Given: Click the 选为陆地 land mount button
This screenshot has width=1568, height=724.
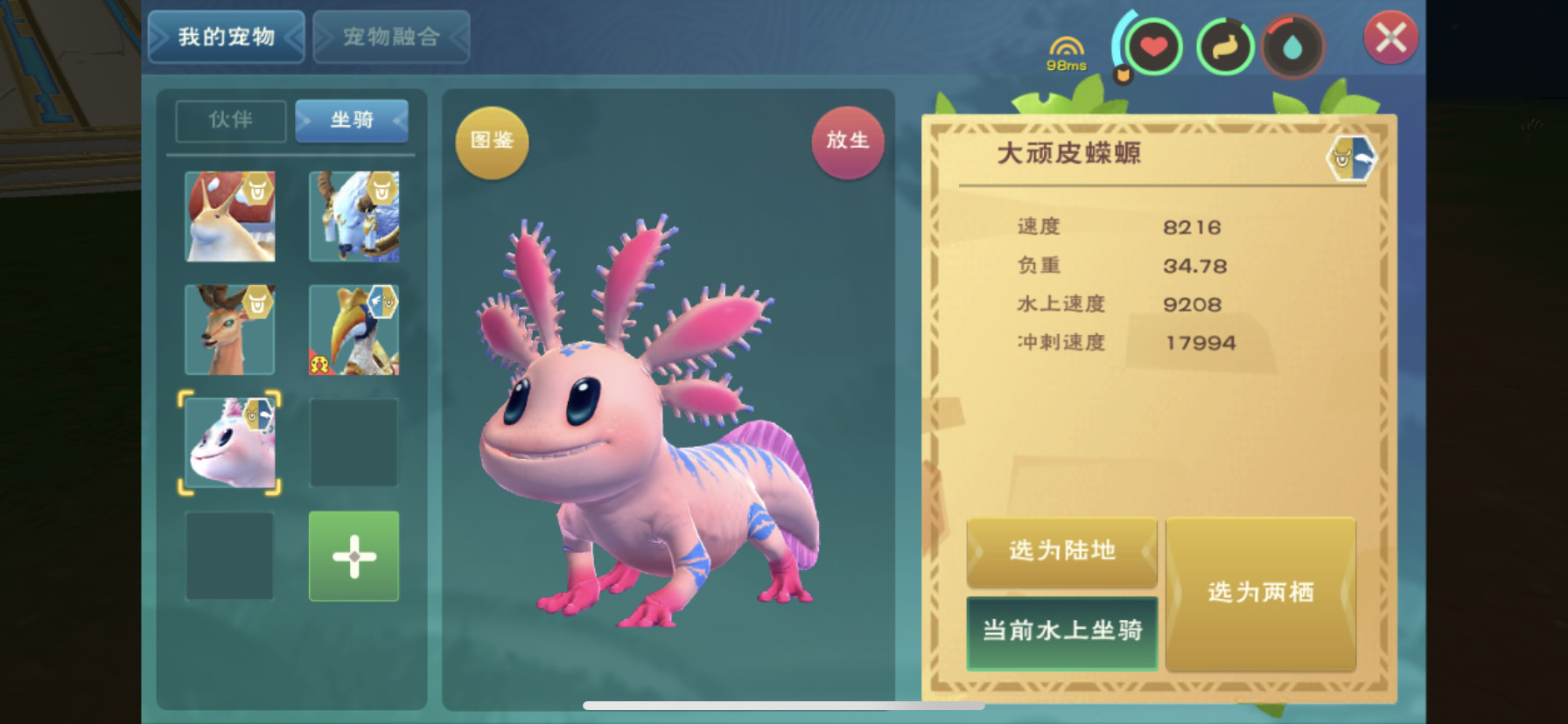Looking at the screenshot, I should (x=1061, y=553).
